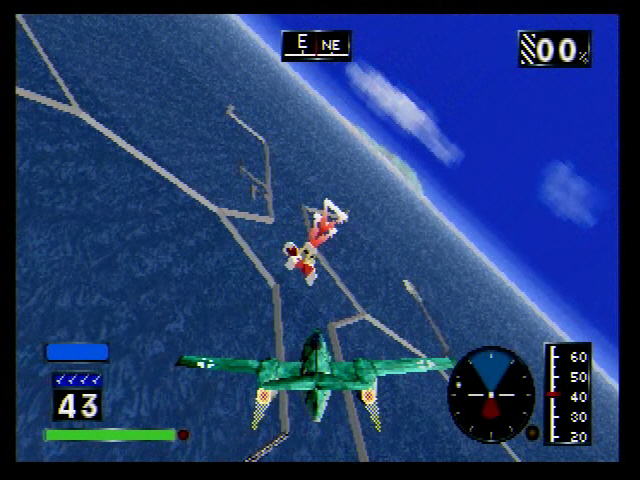Select the round radar attitude dial

pos(491,394)
